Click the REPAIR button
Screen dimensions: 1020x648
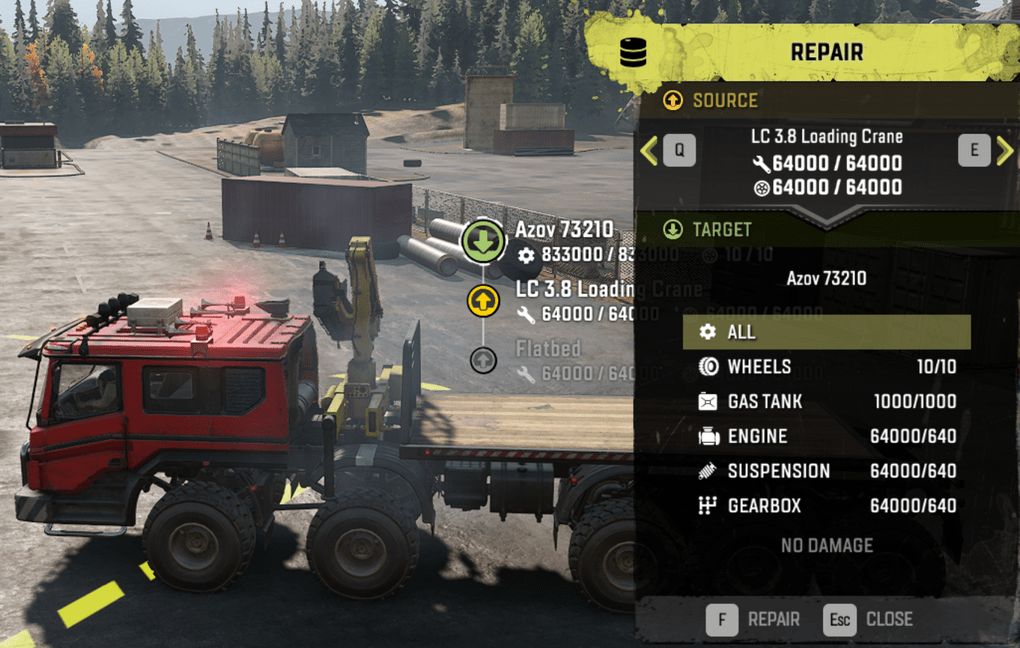click(x=754, y=620)
